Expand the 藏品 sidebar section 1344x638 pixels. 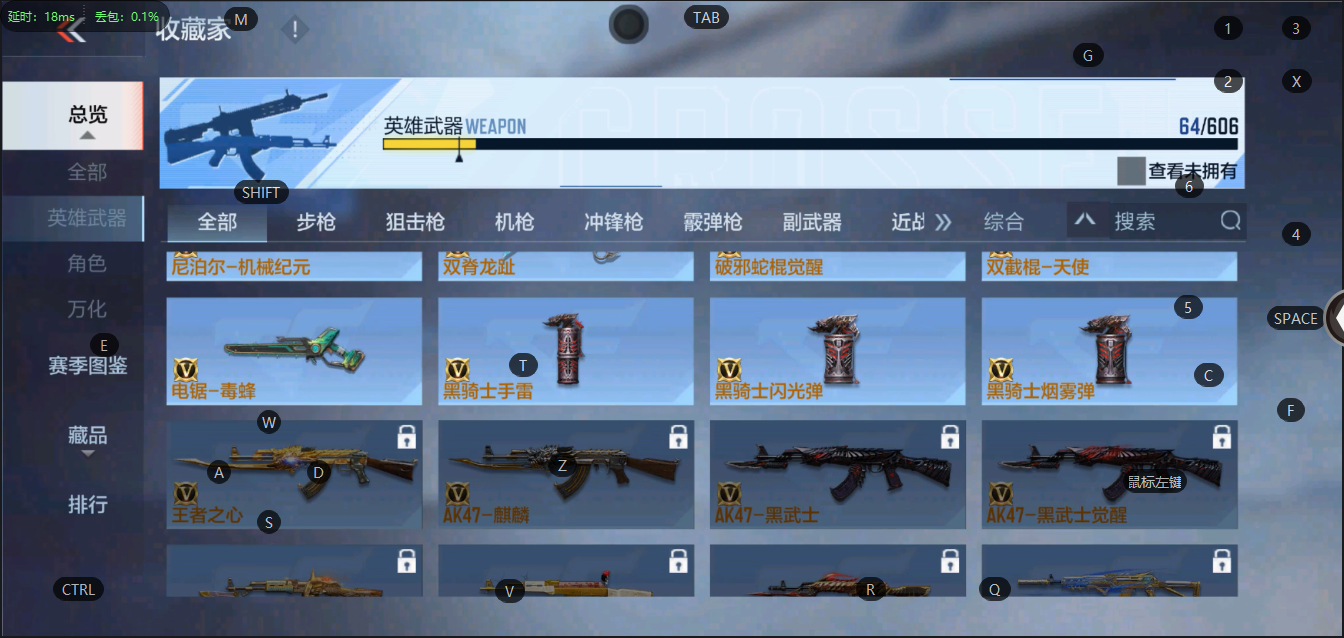87,437
